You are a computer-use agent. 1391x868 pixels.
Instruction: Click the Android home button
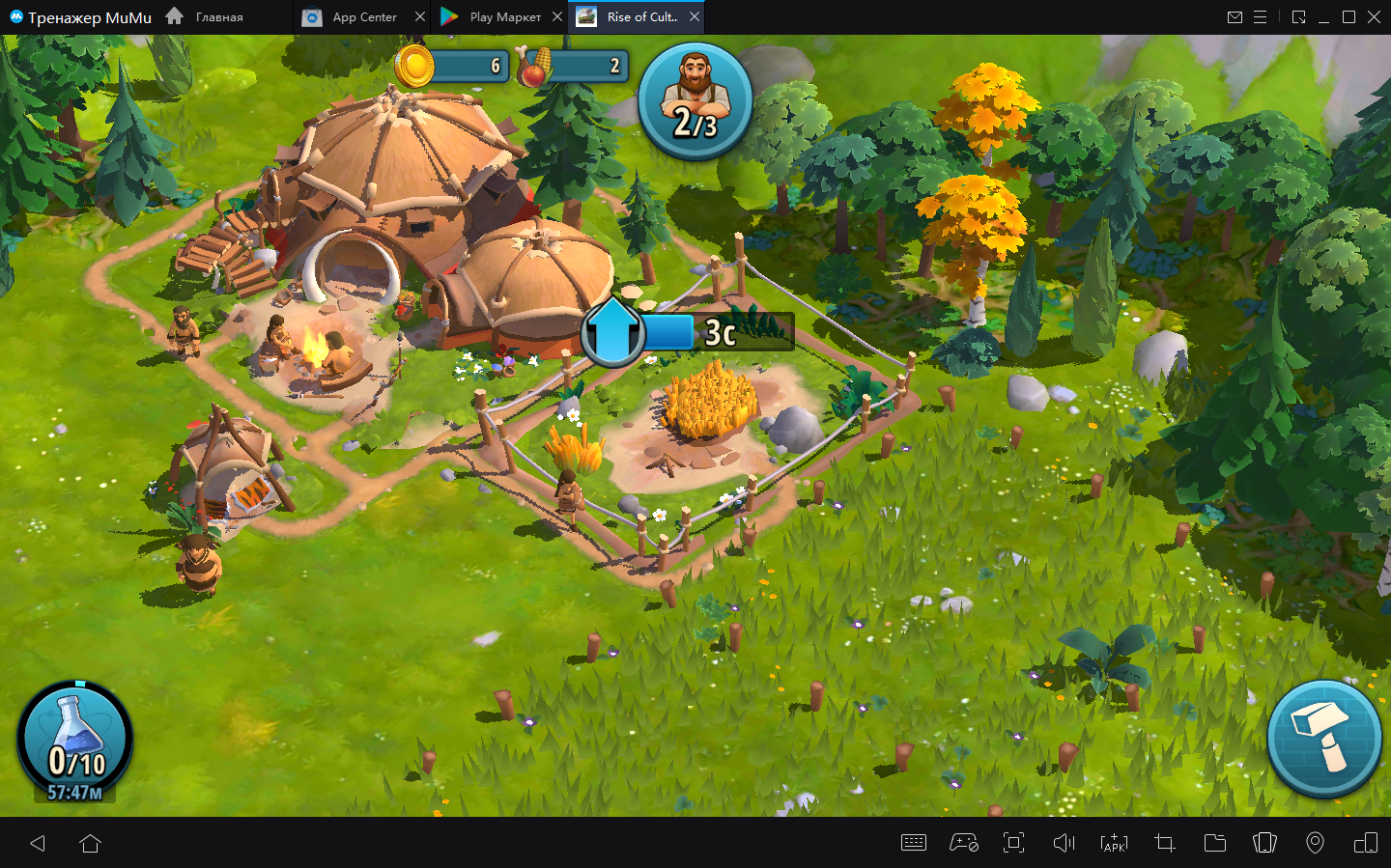(91, 843)
